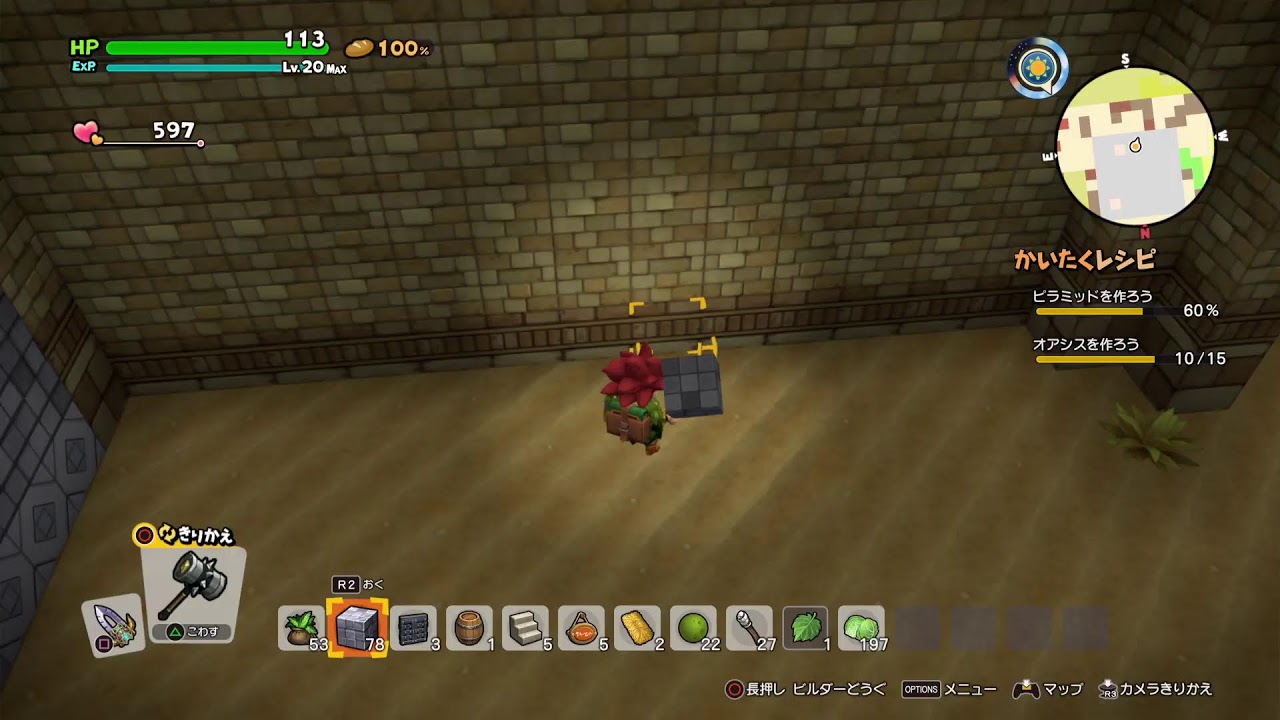The height and width of the screenshot is (720, 1280).
Task: Open the かいたくレシピ recipe tracker
Action: 1084,260
